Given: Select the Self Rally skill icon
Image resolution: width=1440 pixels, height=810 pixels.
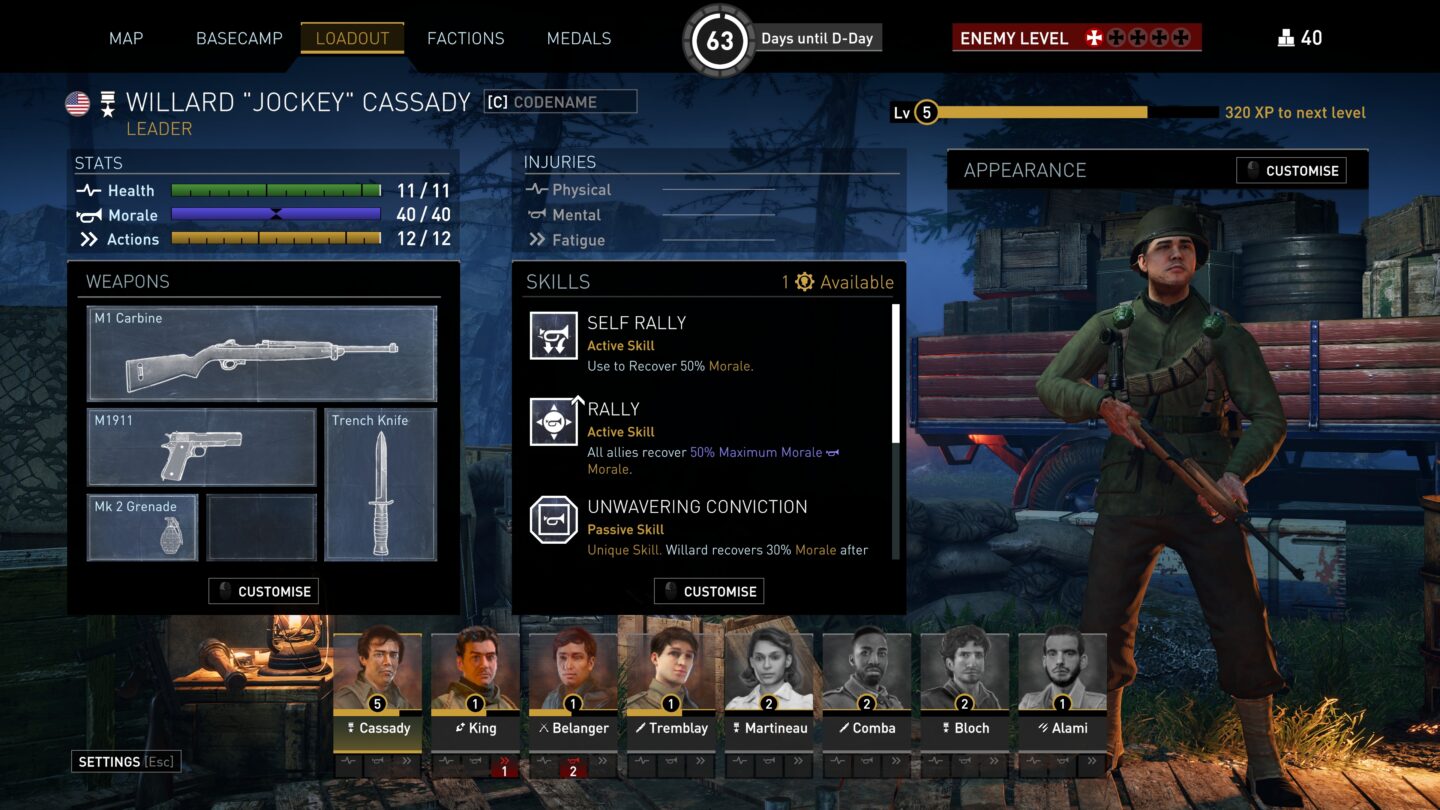Looking at the screenshot, I should click(553, 335).
